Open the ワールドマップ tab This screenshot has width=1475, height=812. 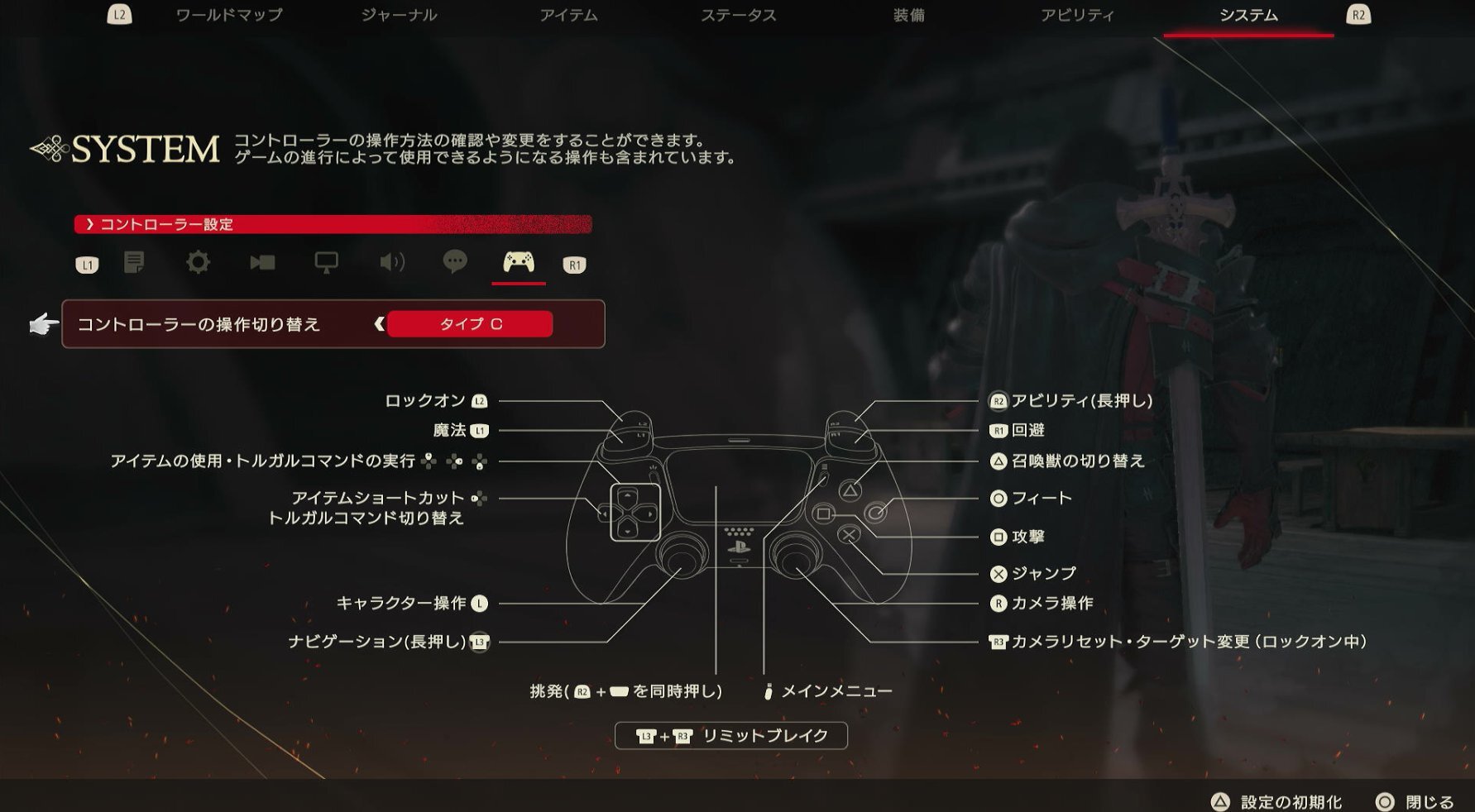229,16
